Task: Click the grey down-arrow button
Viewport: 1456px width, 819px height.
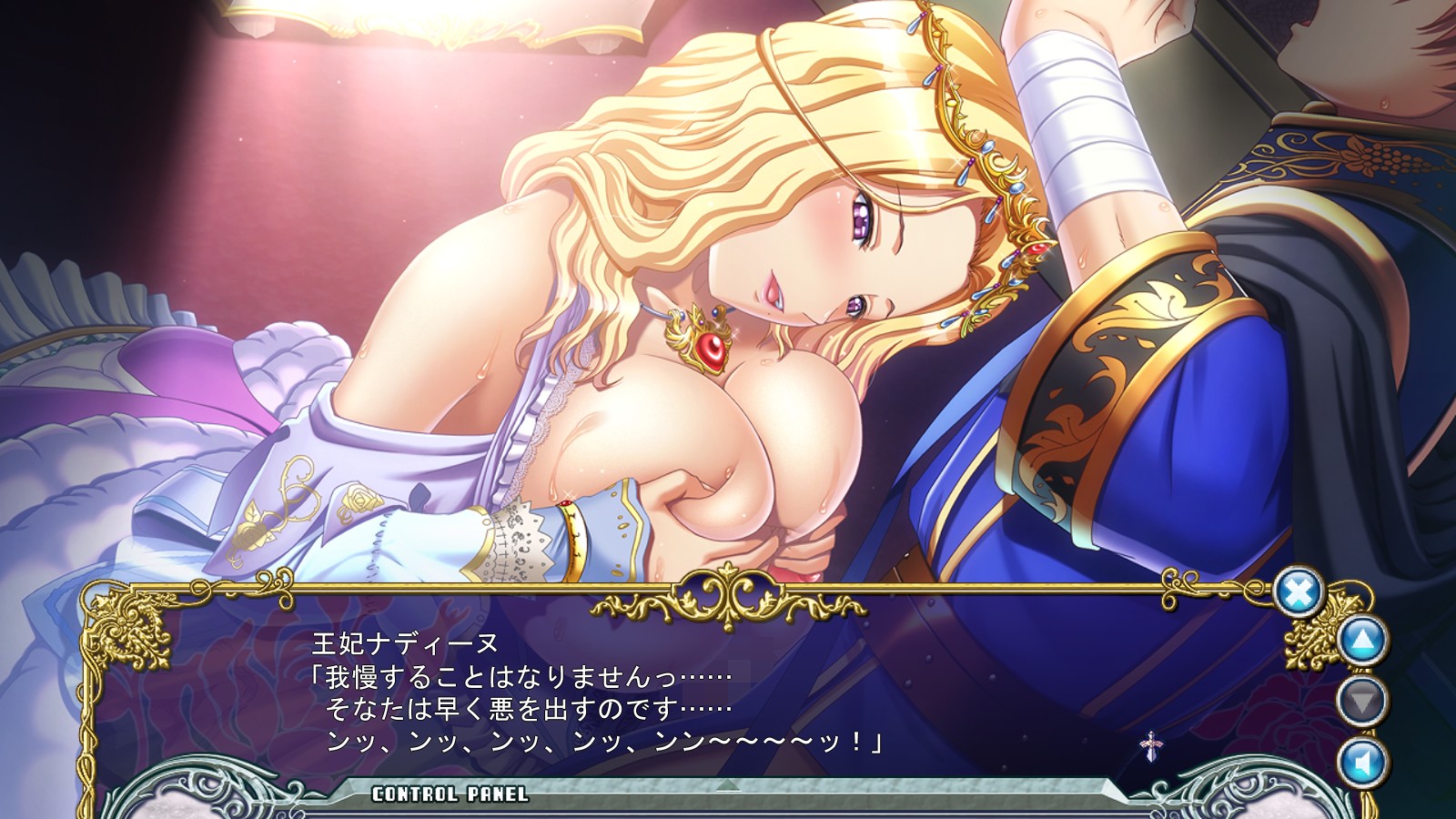Action: (1362, 701)
